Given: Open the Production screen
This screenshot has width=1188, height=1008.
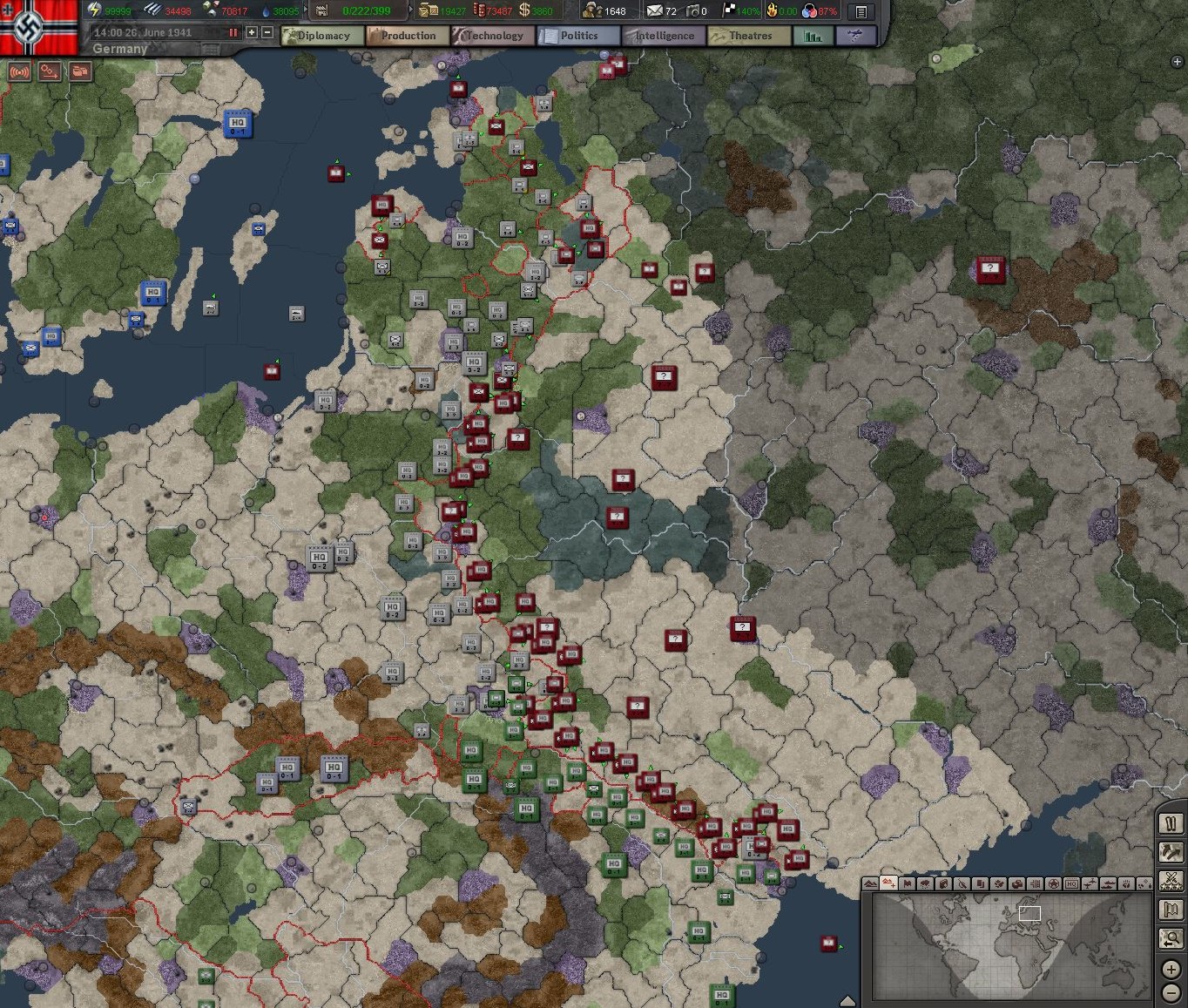Looking at the screenshot, I should point(407,36).
